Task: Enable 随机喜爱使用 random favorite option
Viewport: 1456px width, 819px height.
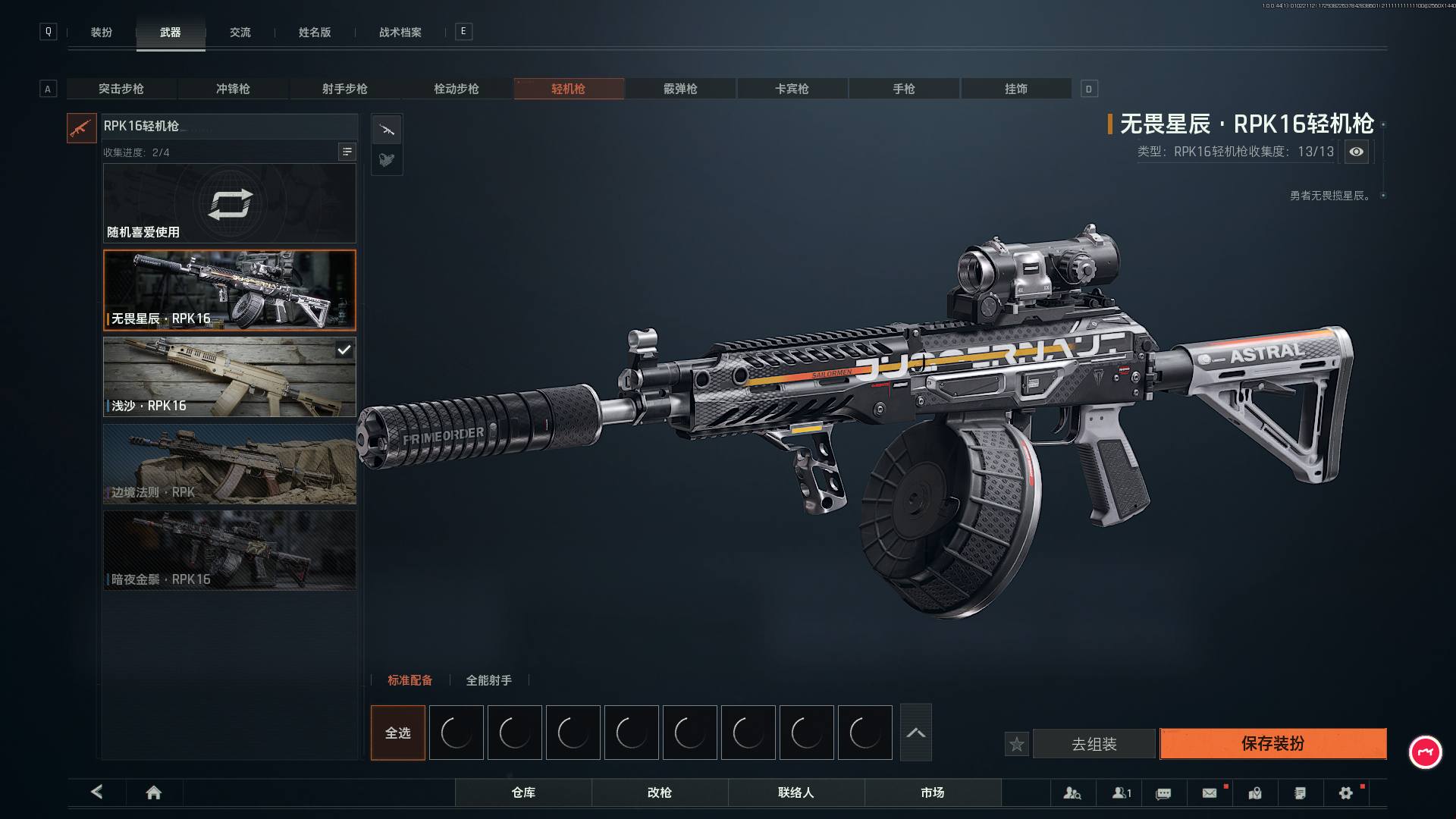Action: coord(229,203)
